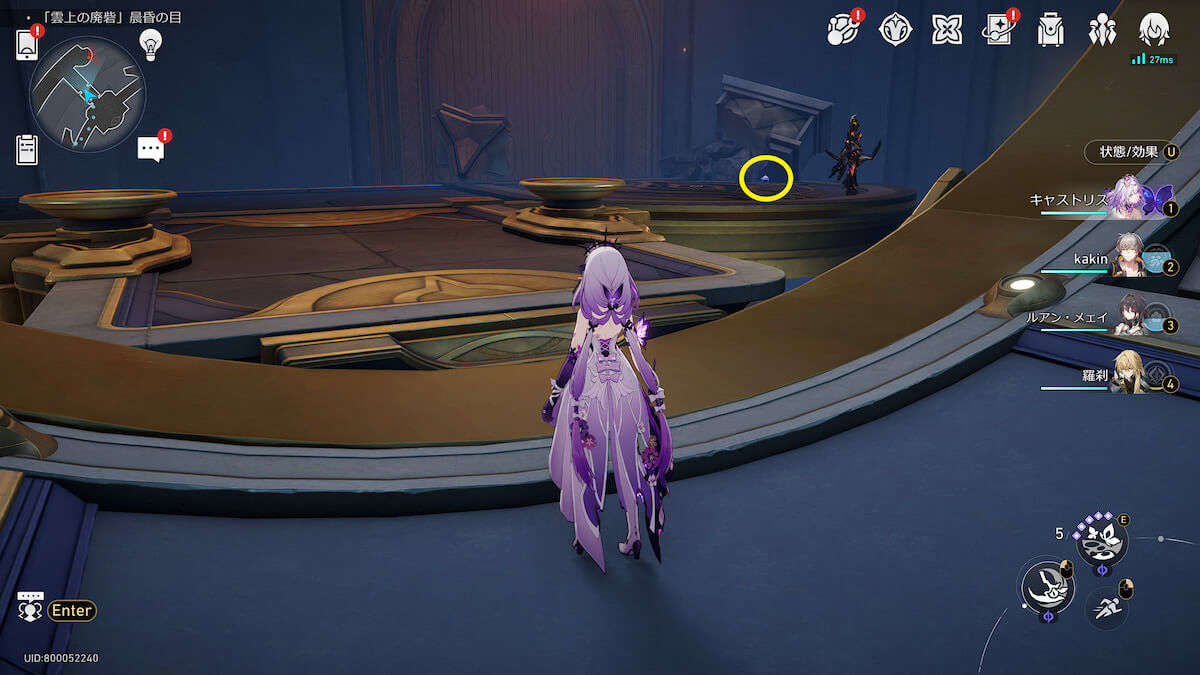Click the lightbulb hint icon
This screenshot has height=675, width=1200.
[x=150, y=43]
